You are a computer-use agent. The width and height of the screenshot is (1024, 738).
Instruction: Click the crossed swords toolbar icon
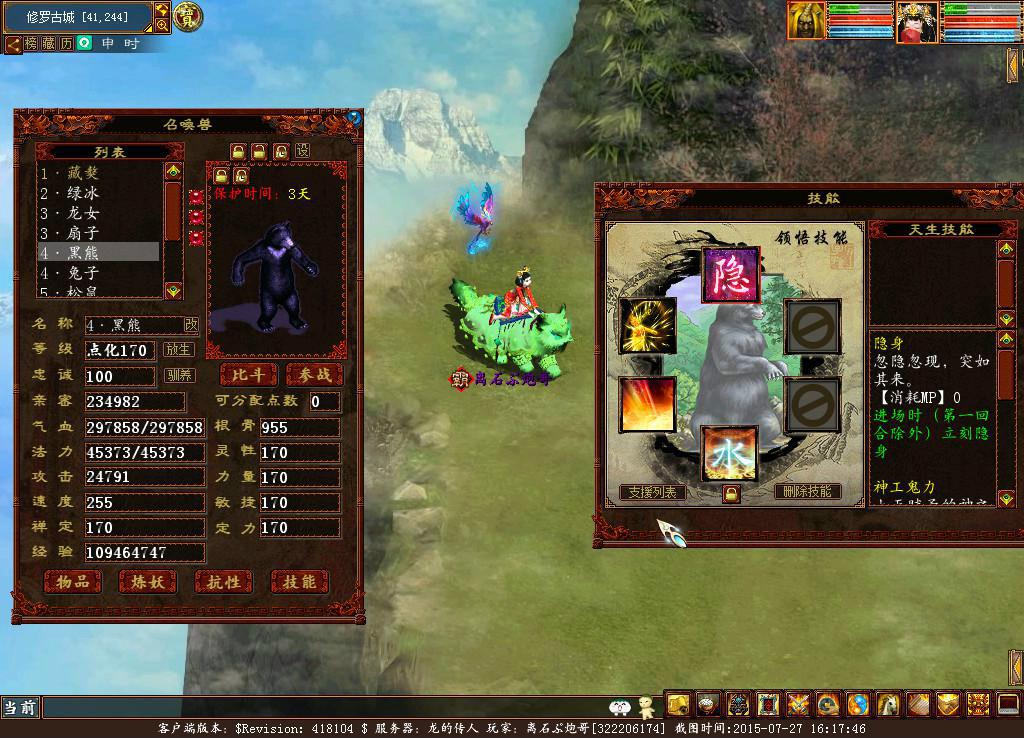(x=798, y=704)
